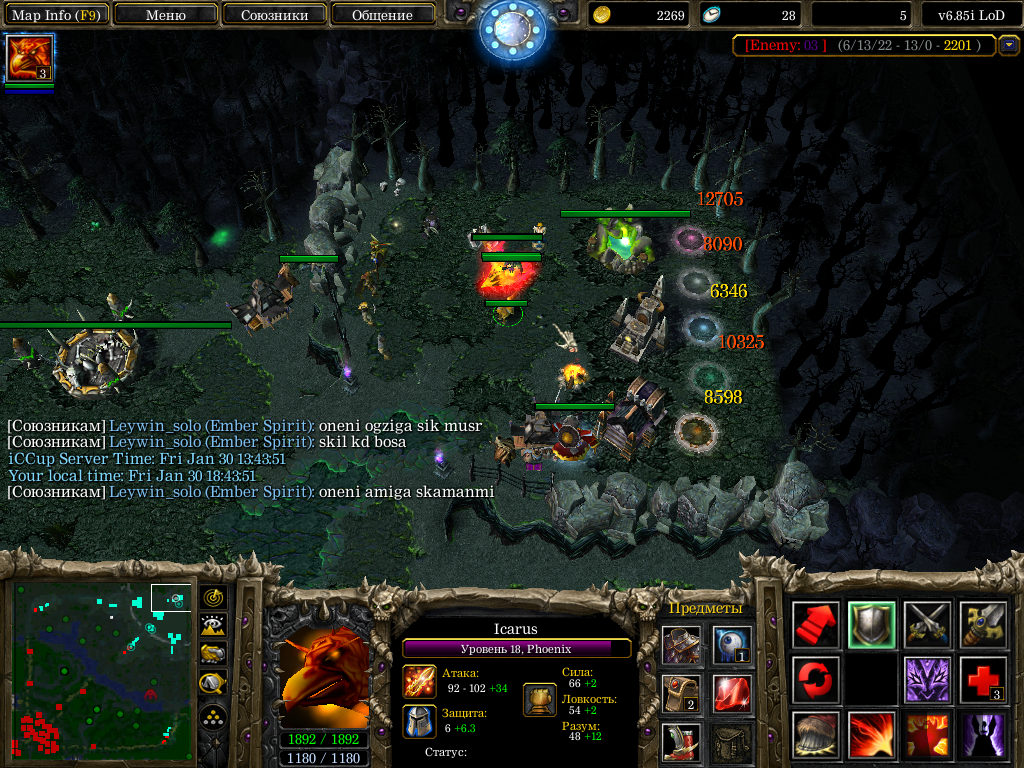Toggle minimap terrain display button
Viewport: 1024px width, 768px height.
214,626
